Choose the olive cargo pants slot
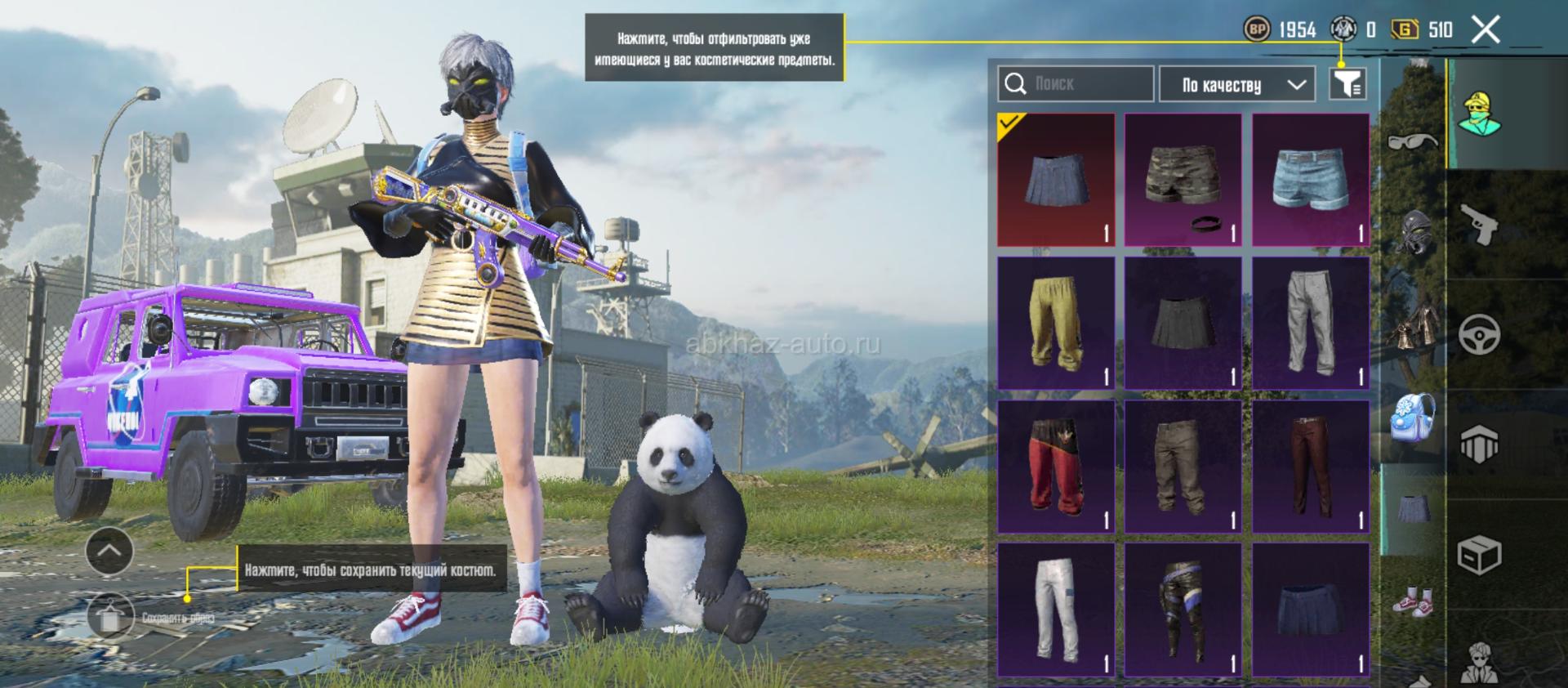Viewport: 1568px width, 688px height. (x=1183, y=467)
